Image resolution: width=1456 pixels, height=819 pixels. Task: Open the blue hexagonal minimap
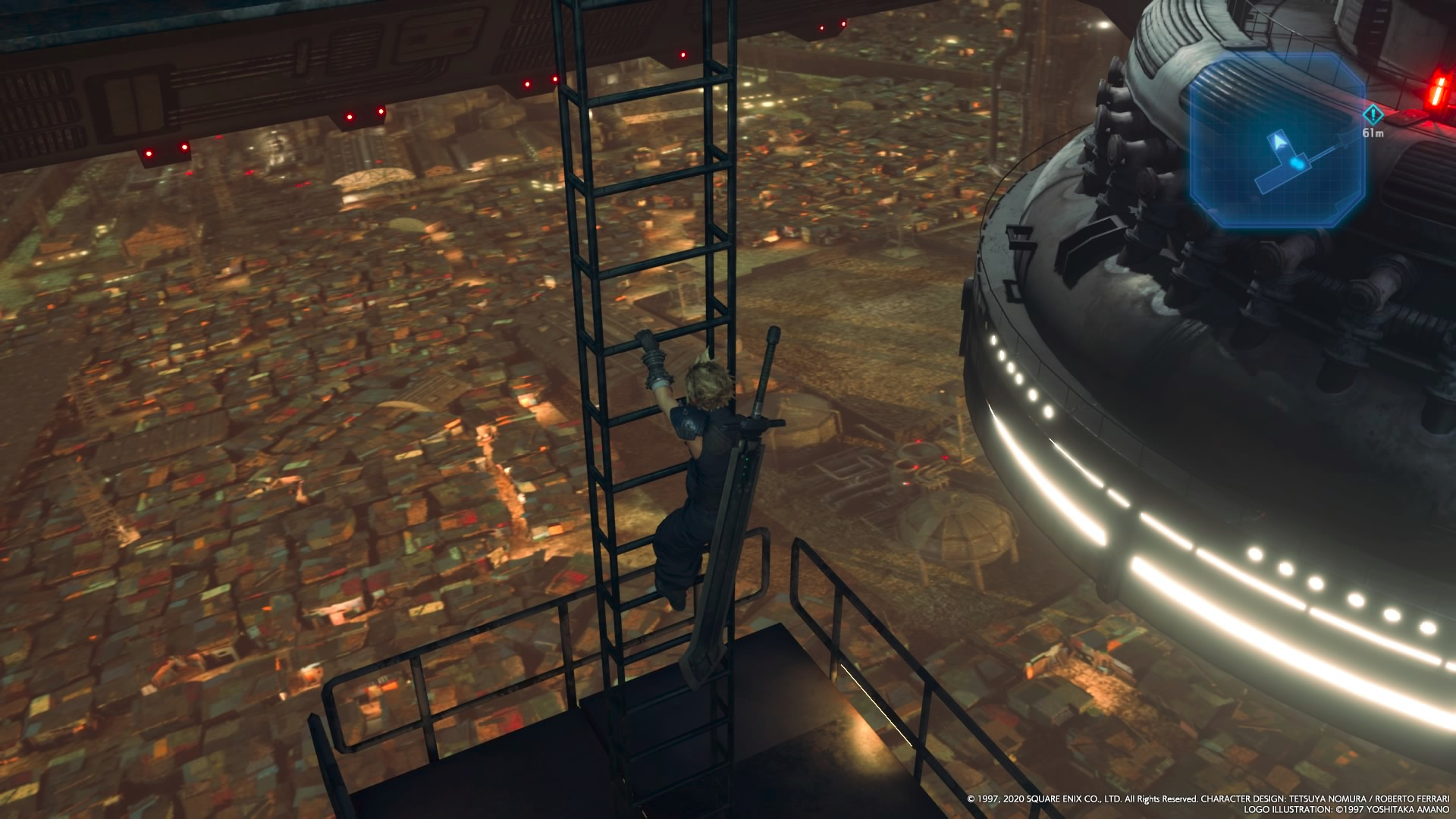coord(1276,140)
